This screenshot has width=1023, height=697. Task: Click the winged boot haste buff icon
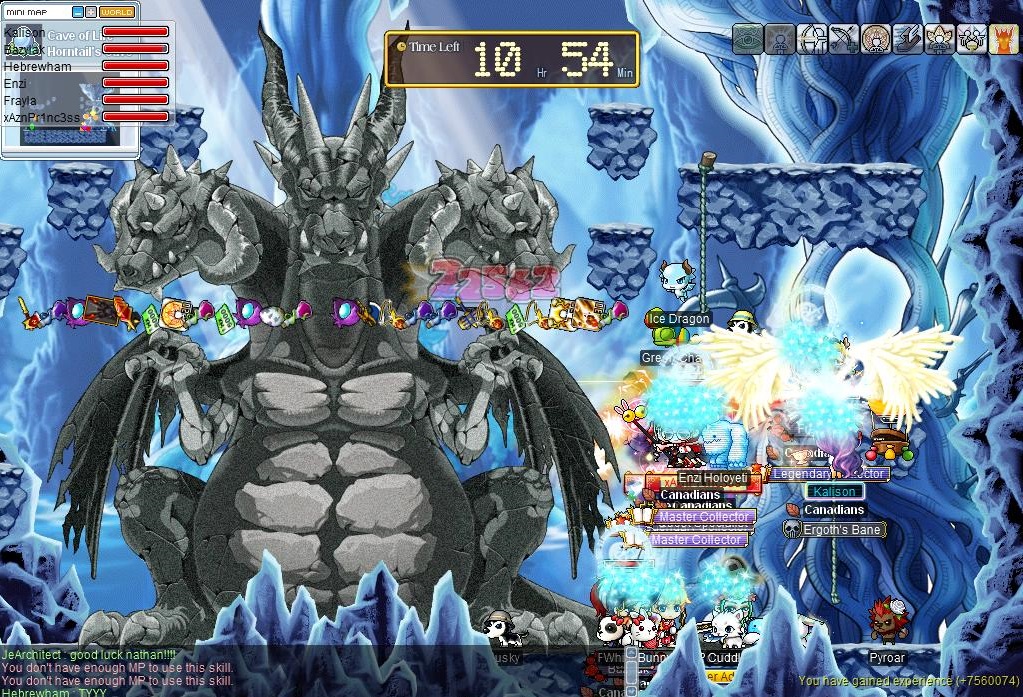(907, 38)
